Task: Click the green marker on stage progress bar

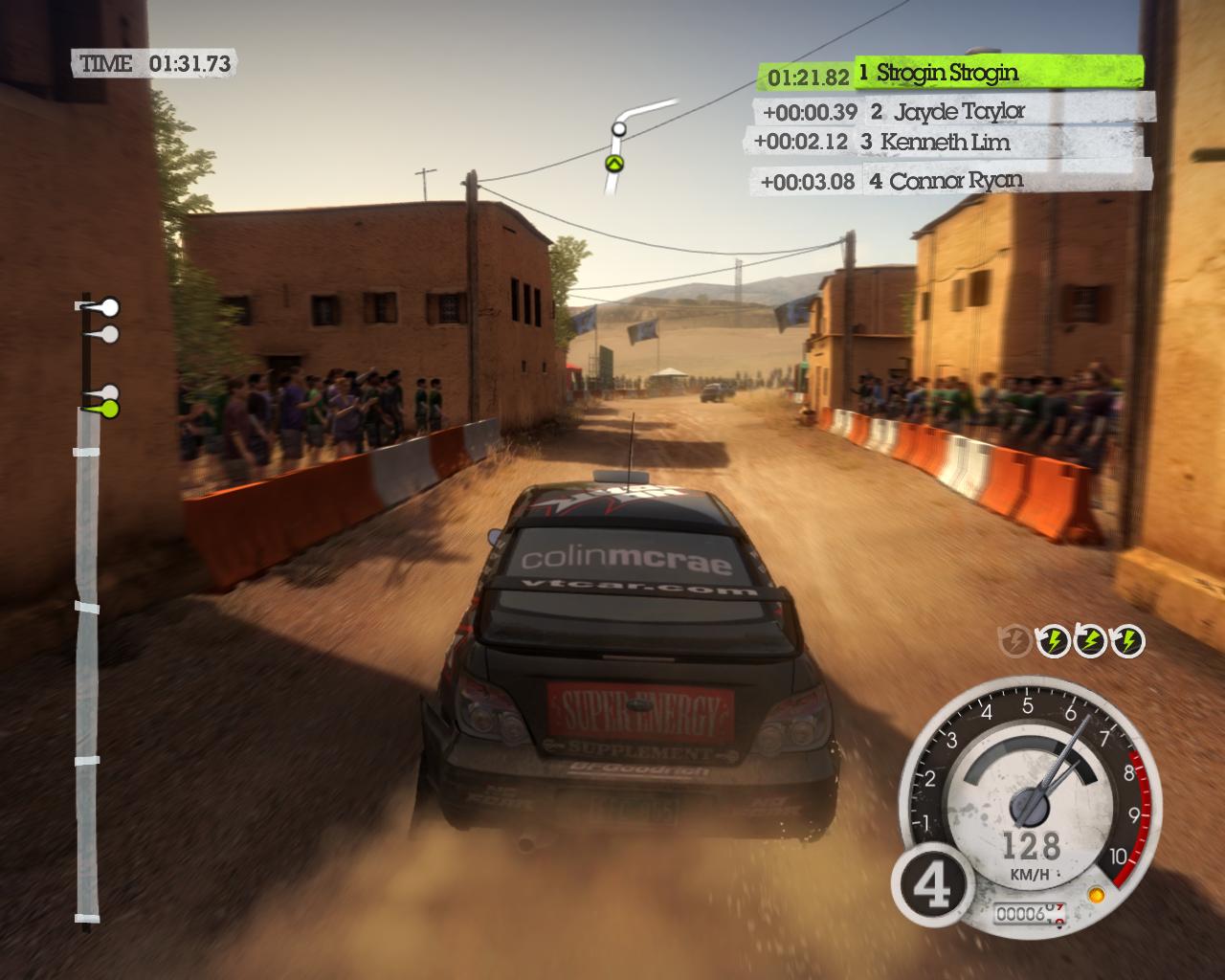Action: tap(108, 410)
